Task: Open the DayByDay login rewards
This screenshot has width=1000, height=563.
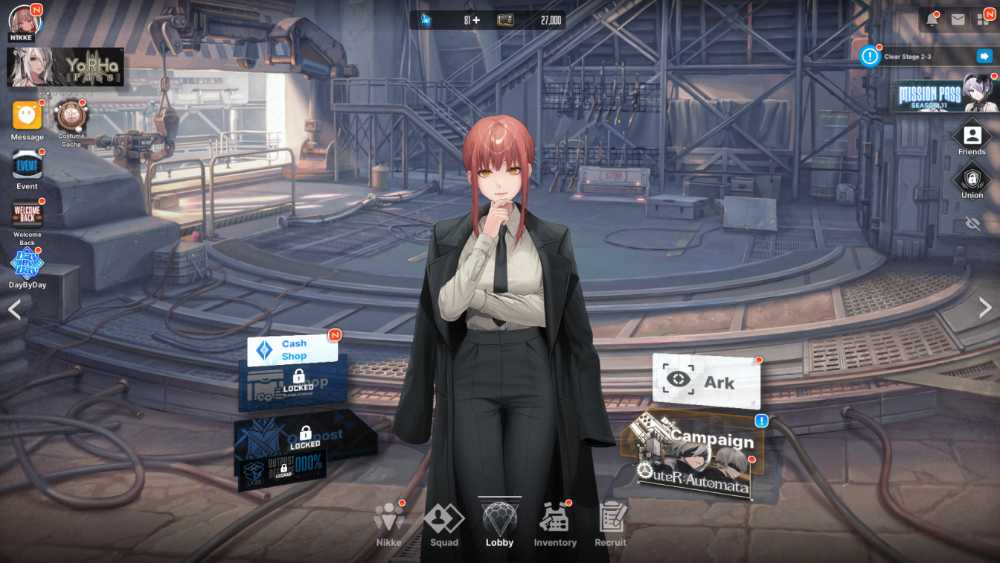Action: 27,264
